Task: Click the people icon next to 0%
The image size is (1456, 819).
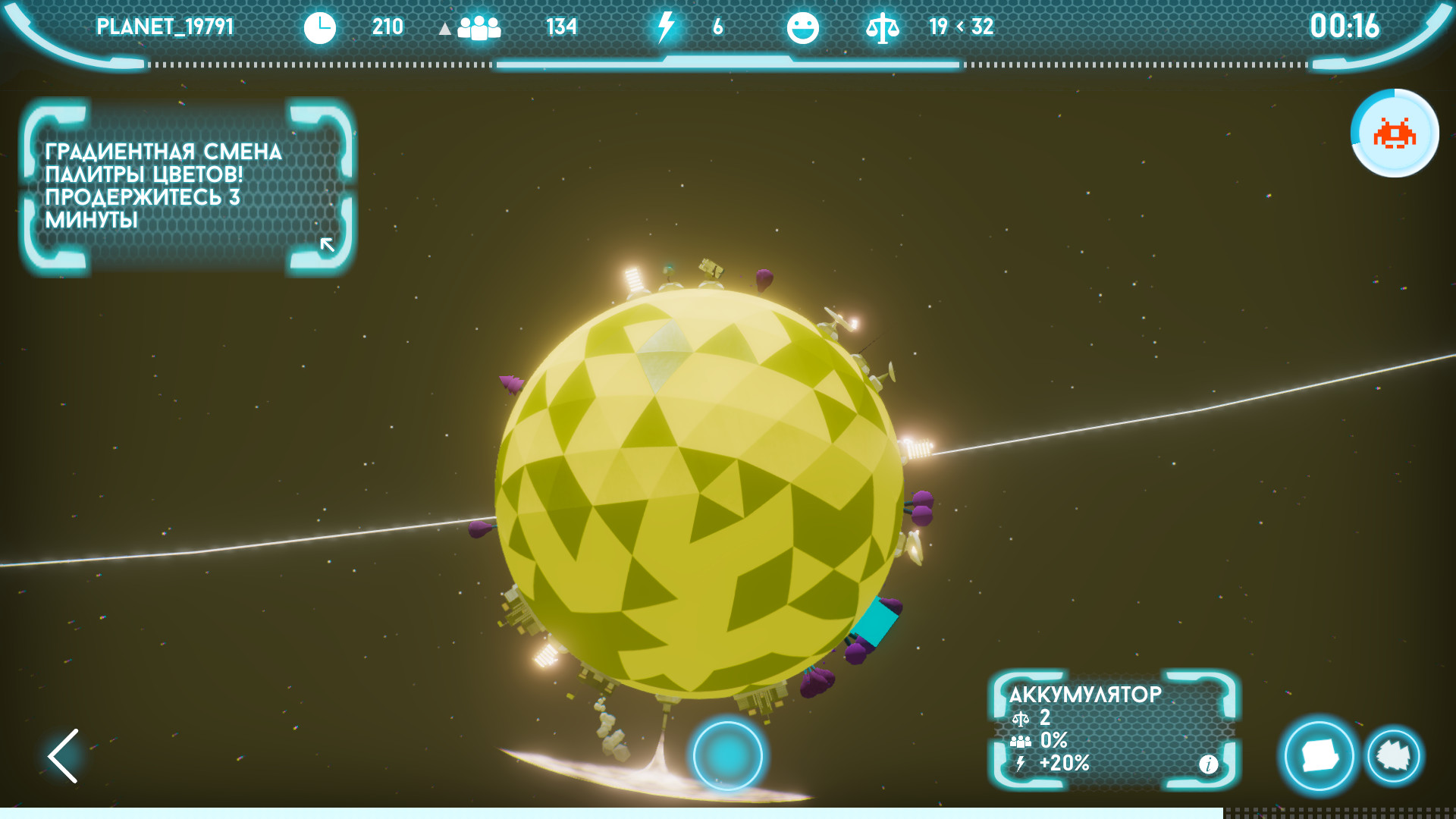Action: (x=1021, y=739)
